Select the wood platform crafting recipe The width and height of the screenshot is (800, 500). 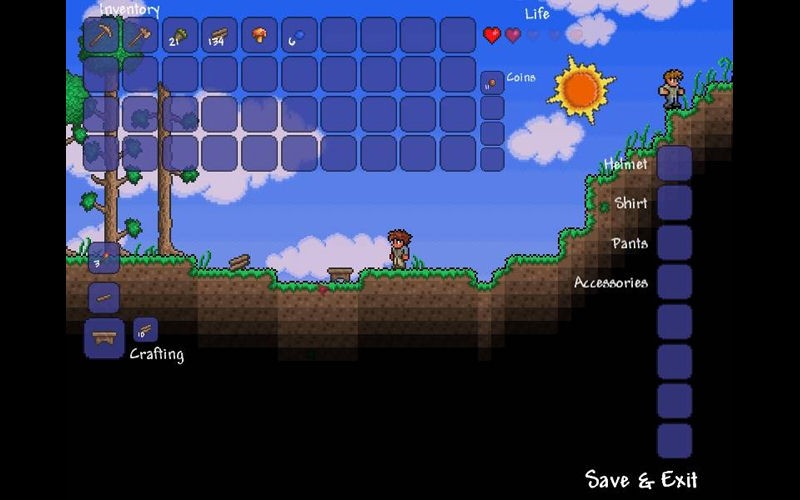coord(104,298)
